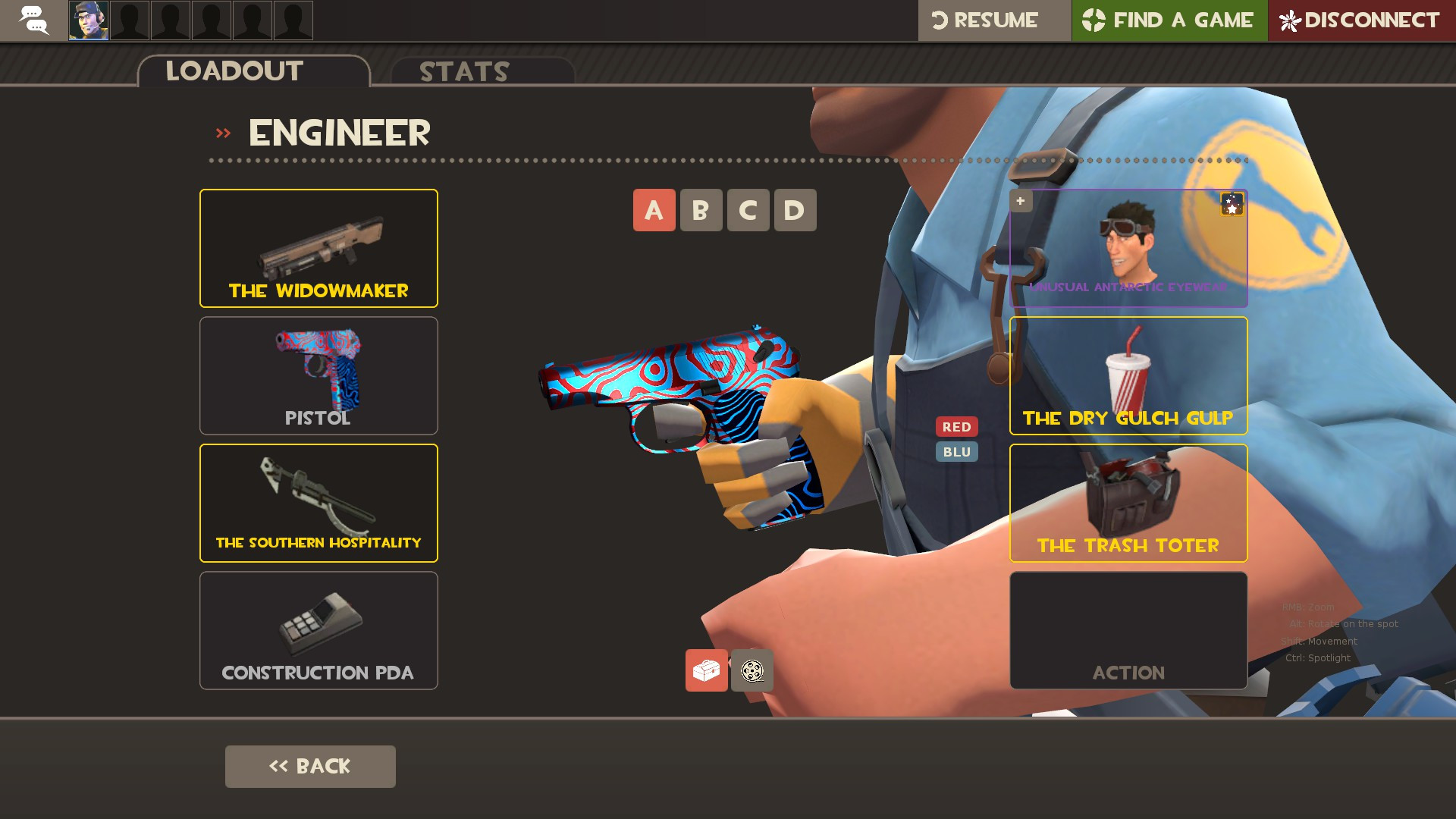Open the text chat bubble icon
Viewport: 1456px width, 819px height.
(33, 20)
